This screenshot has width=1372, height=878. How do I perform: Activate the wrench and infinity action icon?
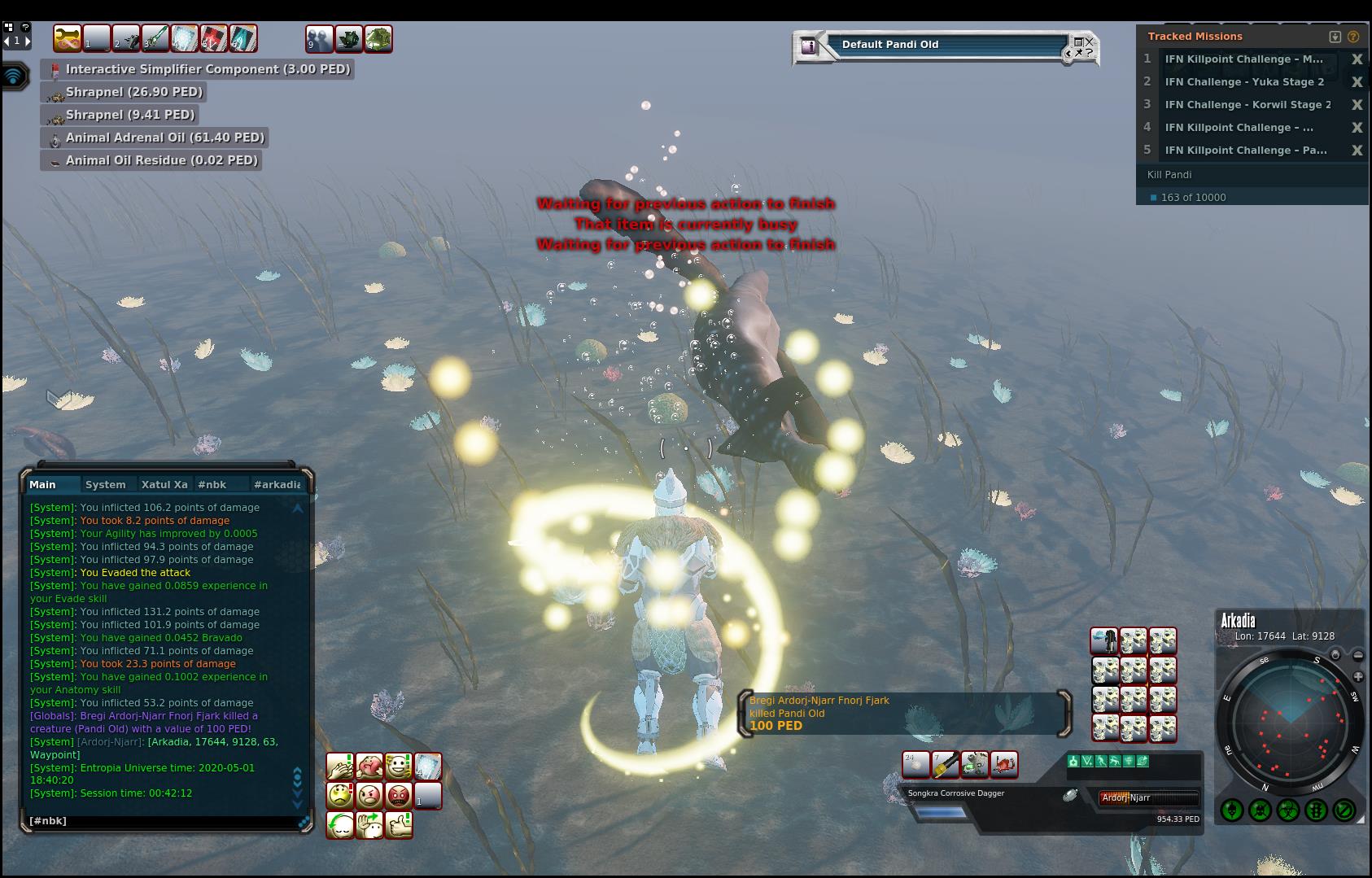coord(68,38)
